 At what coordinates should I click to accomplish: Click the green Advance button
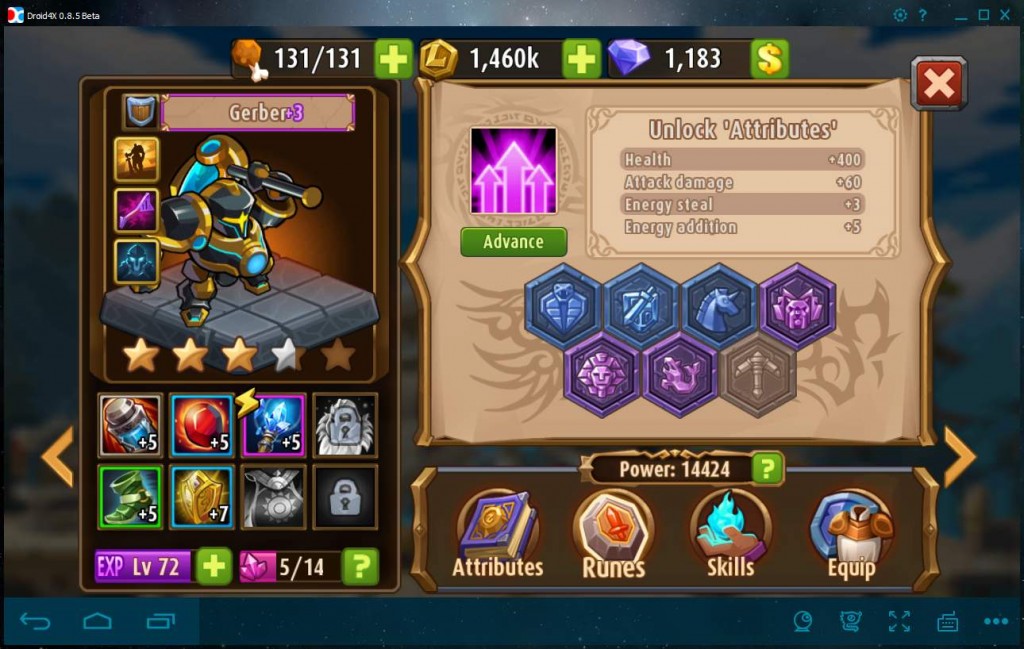(513, 242)
